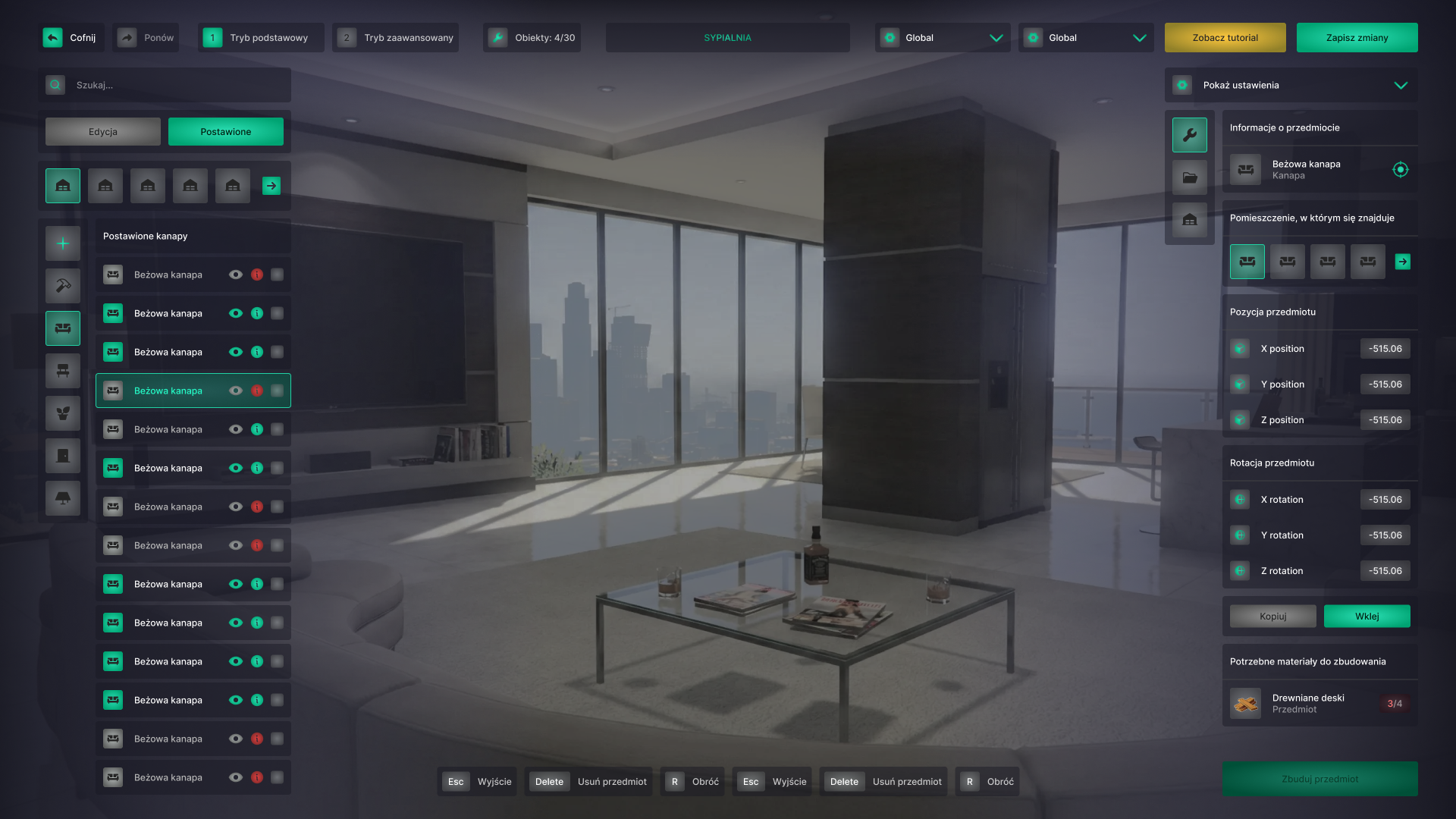Collapse the Pokaż ustawienia panel
Viewport: 1456px width, 819px height.
[x=1401, y=85]
